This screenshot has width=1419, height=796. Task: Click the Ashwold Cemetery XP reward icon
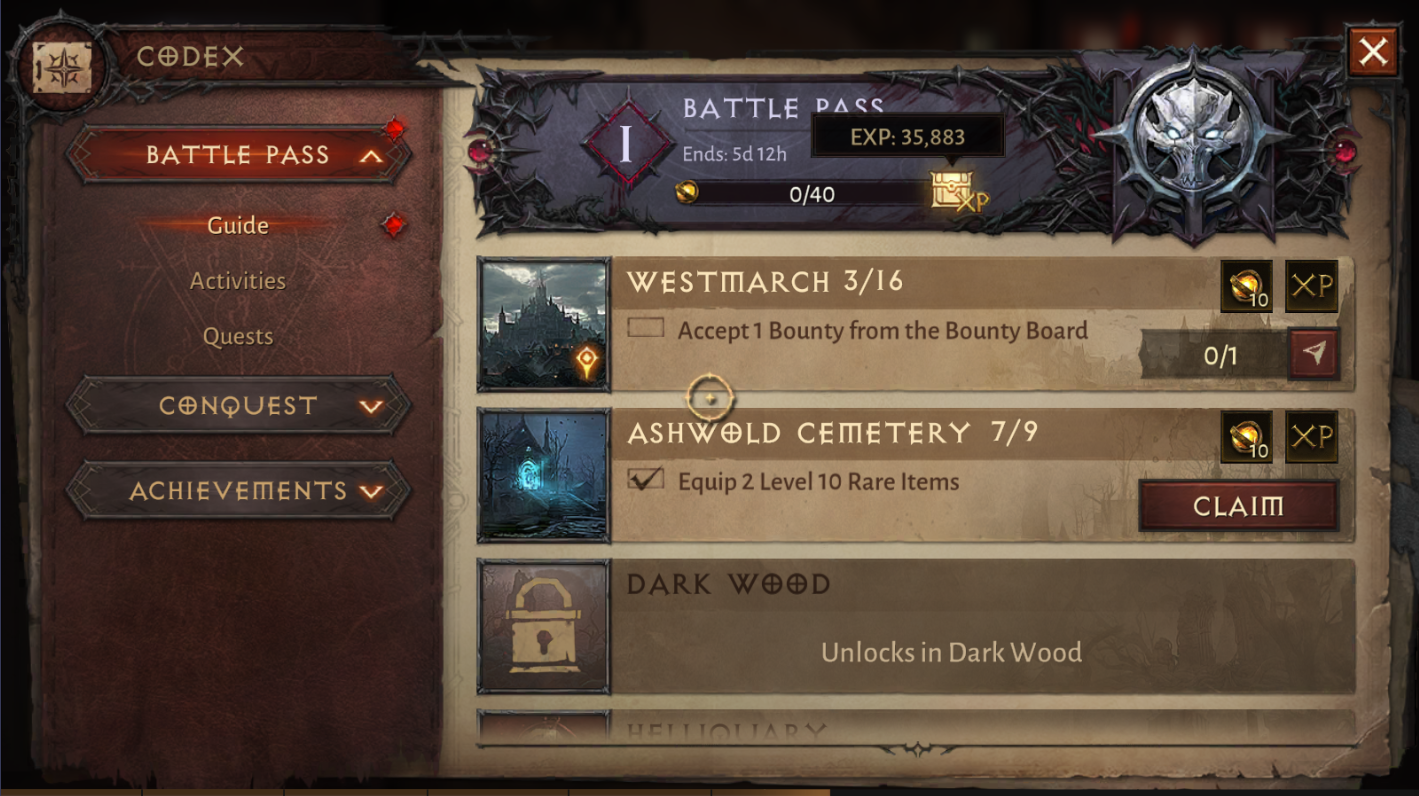pos(1311,437)
